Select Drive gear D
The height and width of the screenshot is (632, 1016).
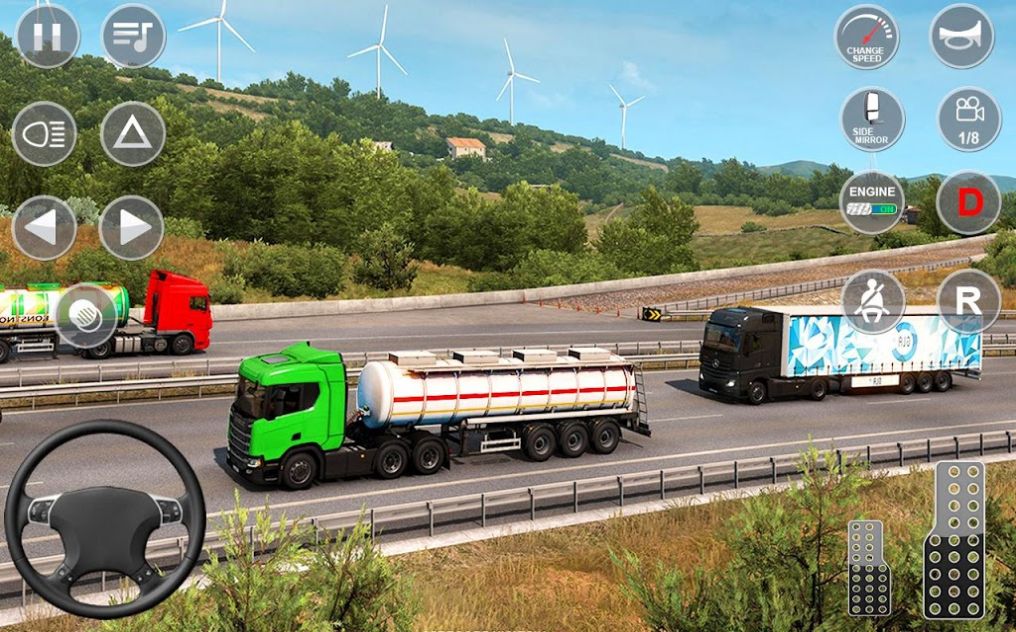pos(968,202)
